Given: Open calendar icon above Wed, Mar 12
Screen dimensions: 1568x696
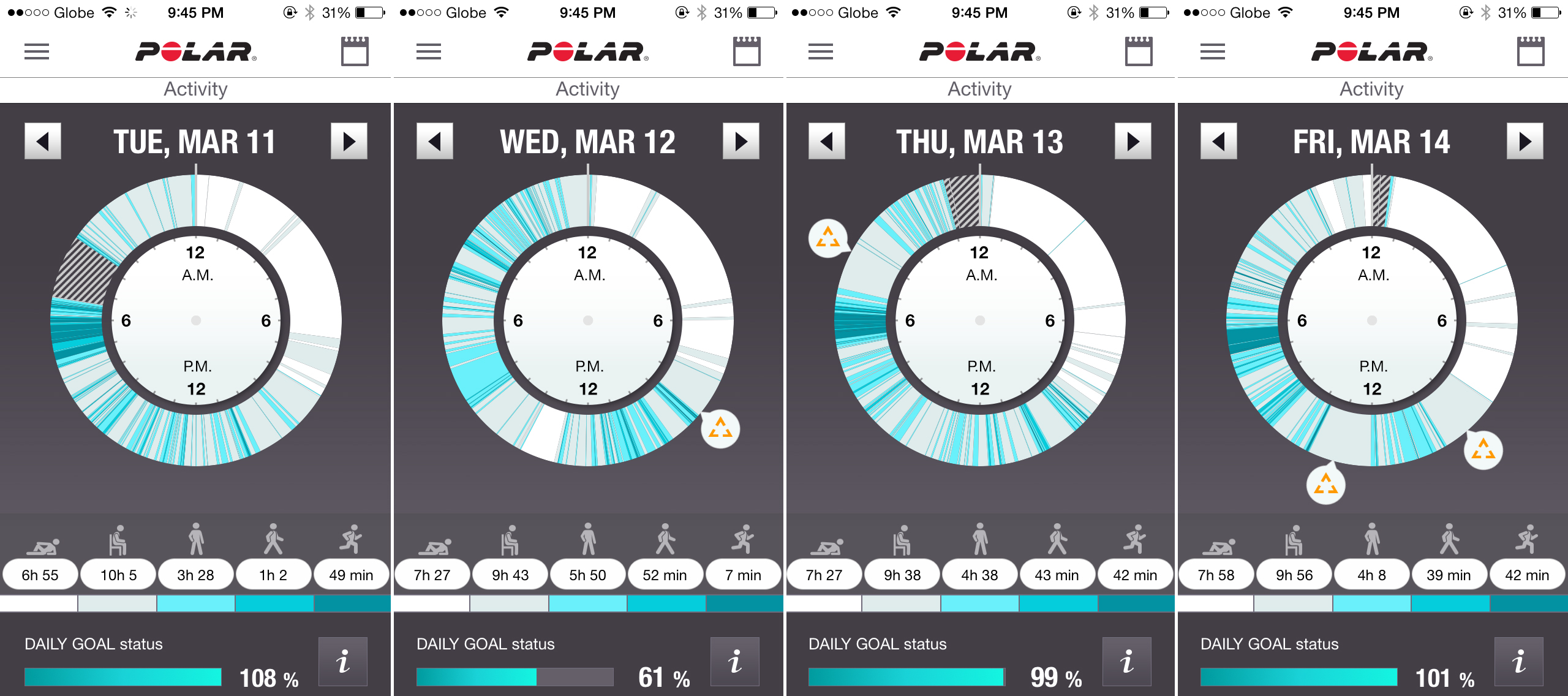Looking at the screenshot, I should pos(747,51).
